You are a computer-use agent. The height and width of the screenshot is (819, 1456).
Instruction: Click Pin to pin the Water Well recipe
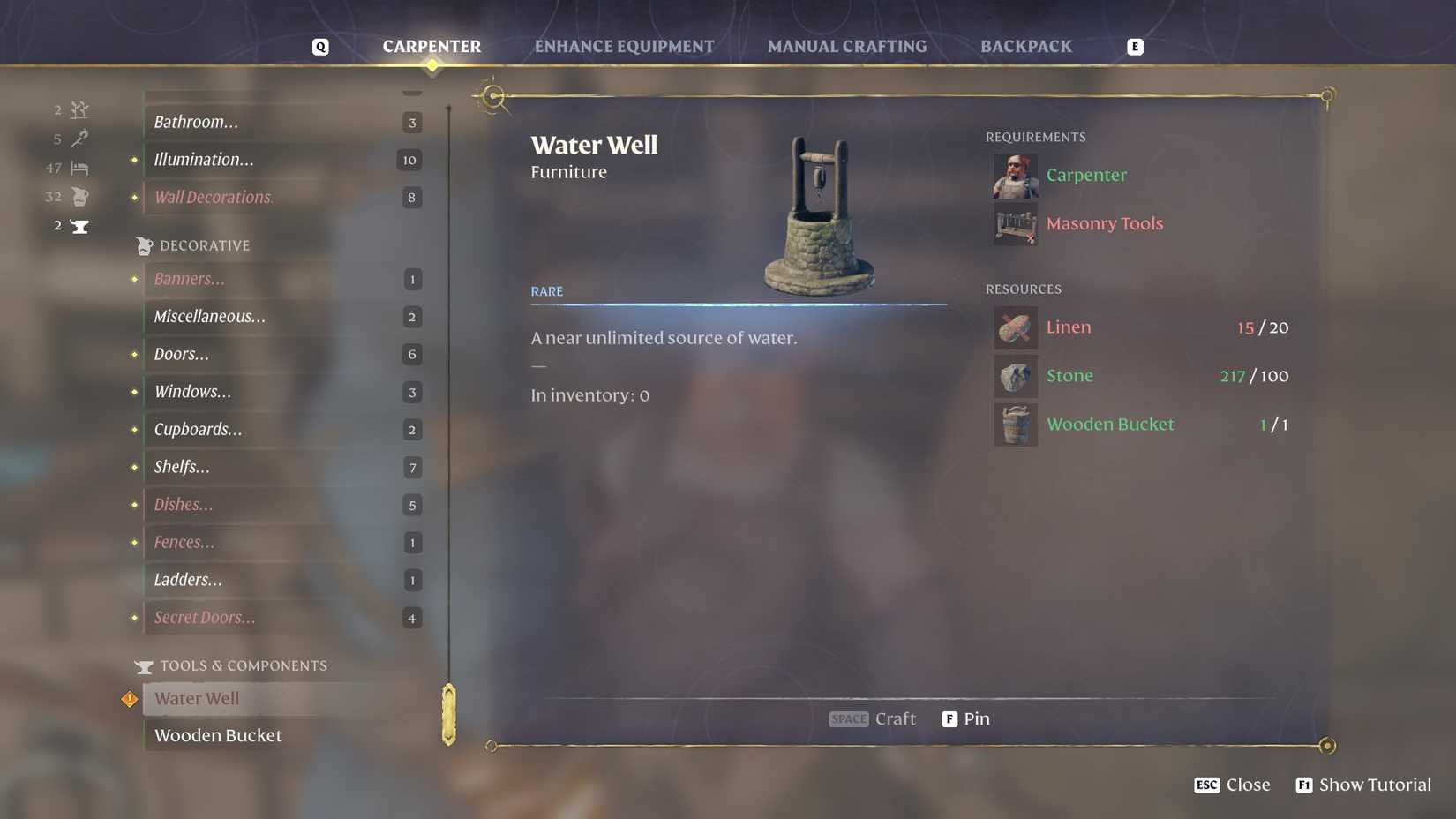click(966, 718)
